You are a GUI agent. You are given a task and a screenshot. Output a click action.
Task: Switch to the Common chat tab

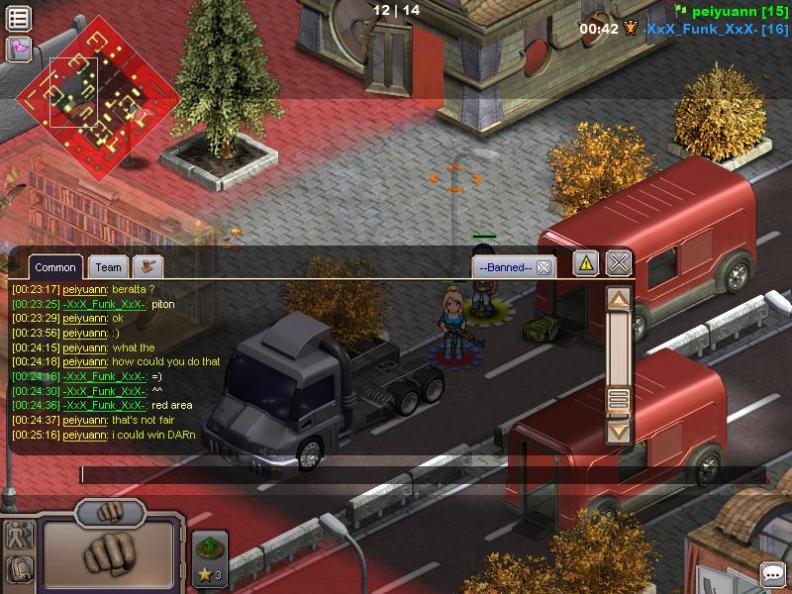click(55, 267)
